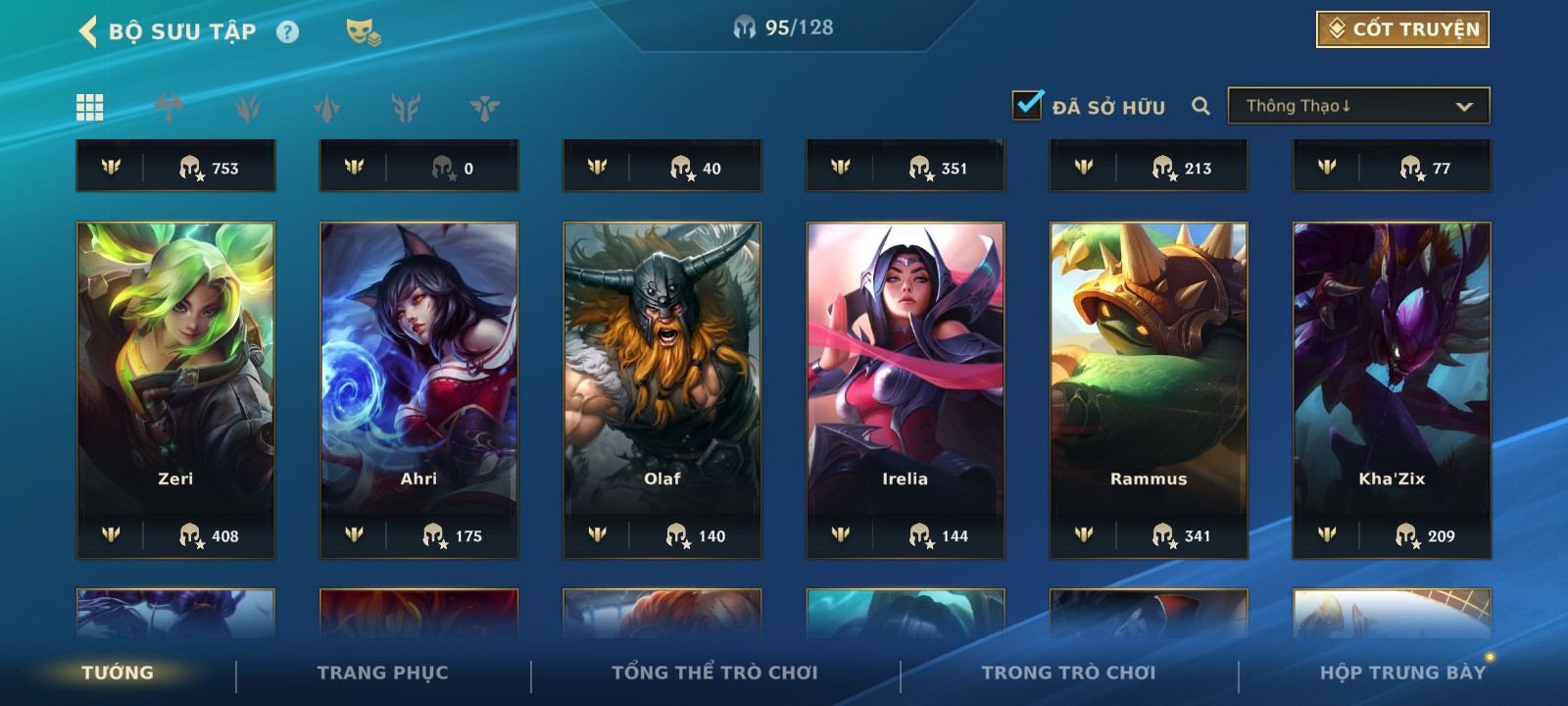
Task: Go to the Trong Trò Chơi tab
Action: pos(1068,673)
